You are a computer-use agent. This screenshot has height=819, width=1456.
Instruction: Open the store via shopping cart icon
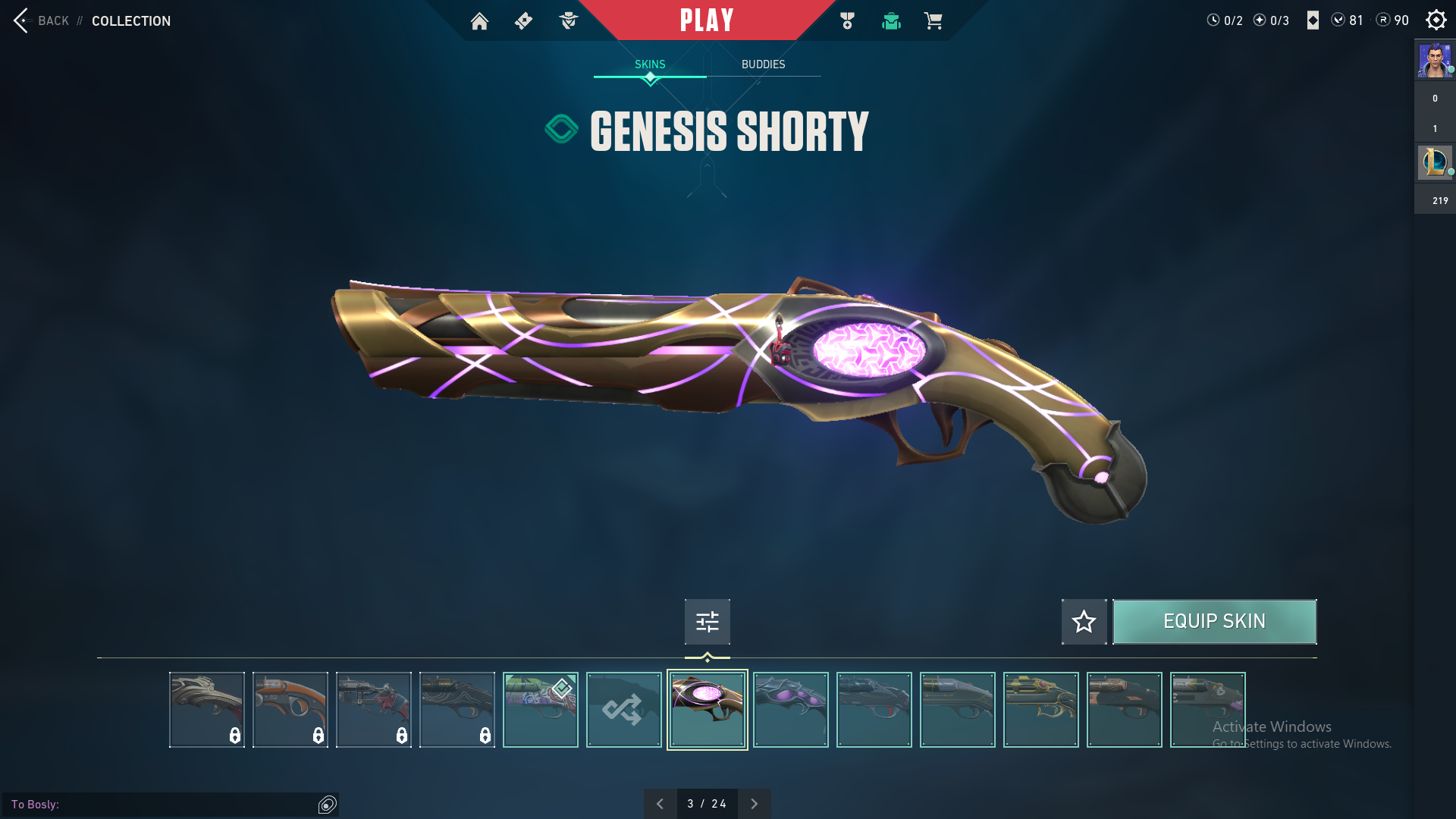click(x=933, y=21)
